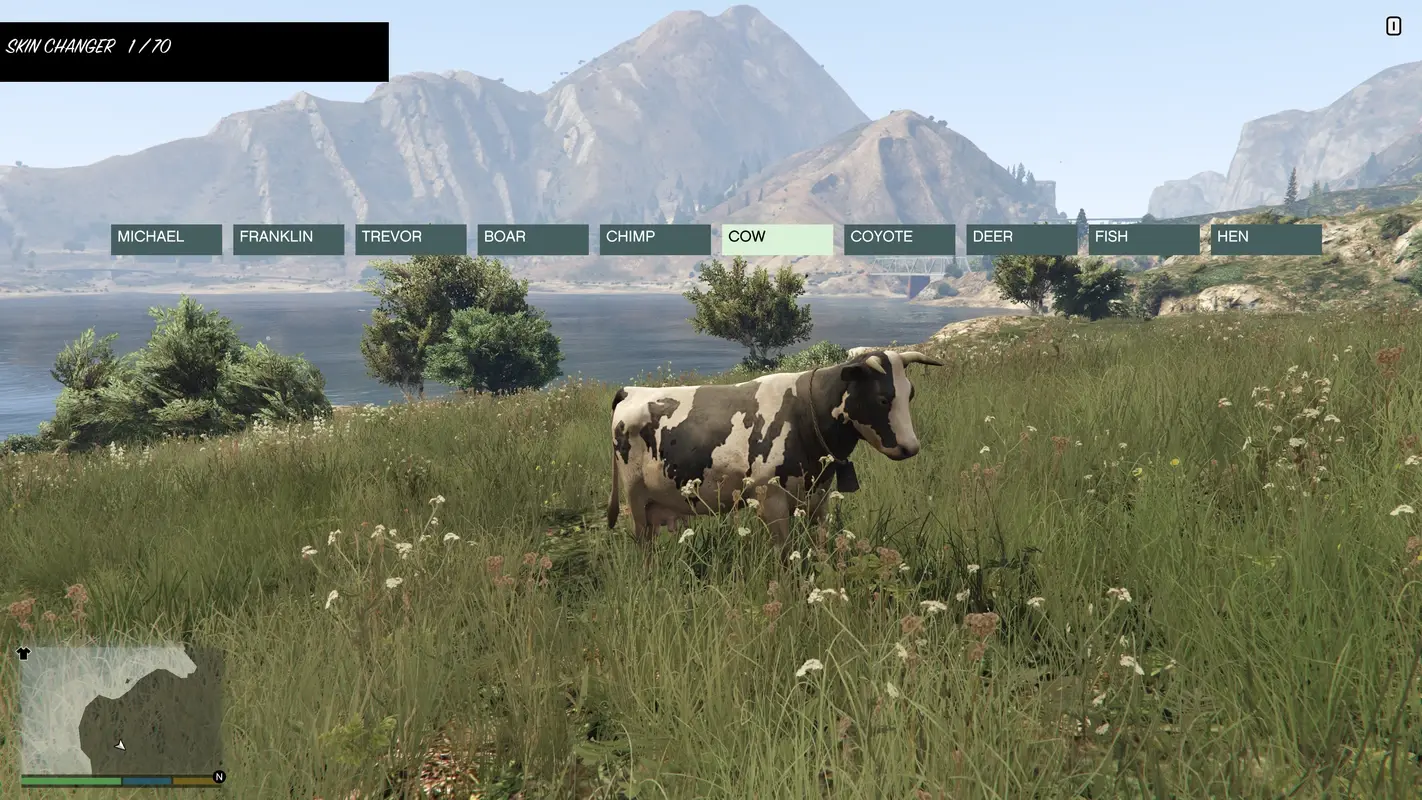Click the white north arrow above minimap
Image resolution: width=1422 pixels, height=800 pixels.
pos(22,652)
